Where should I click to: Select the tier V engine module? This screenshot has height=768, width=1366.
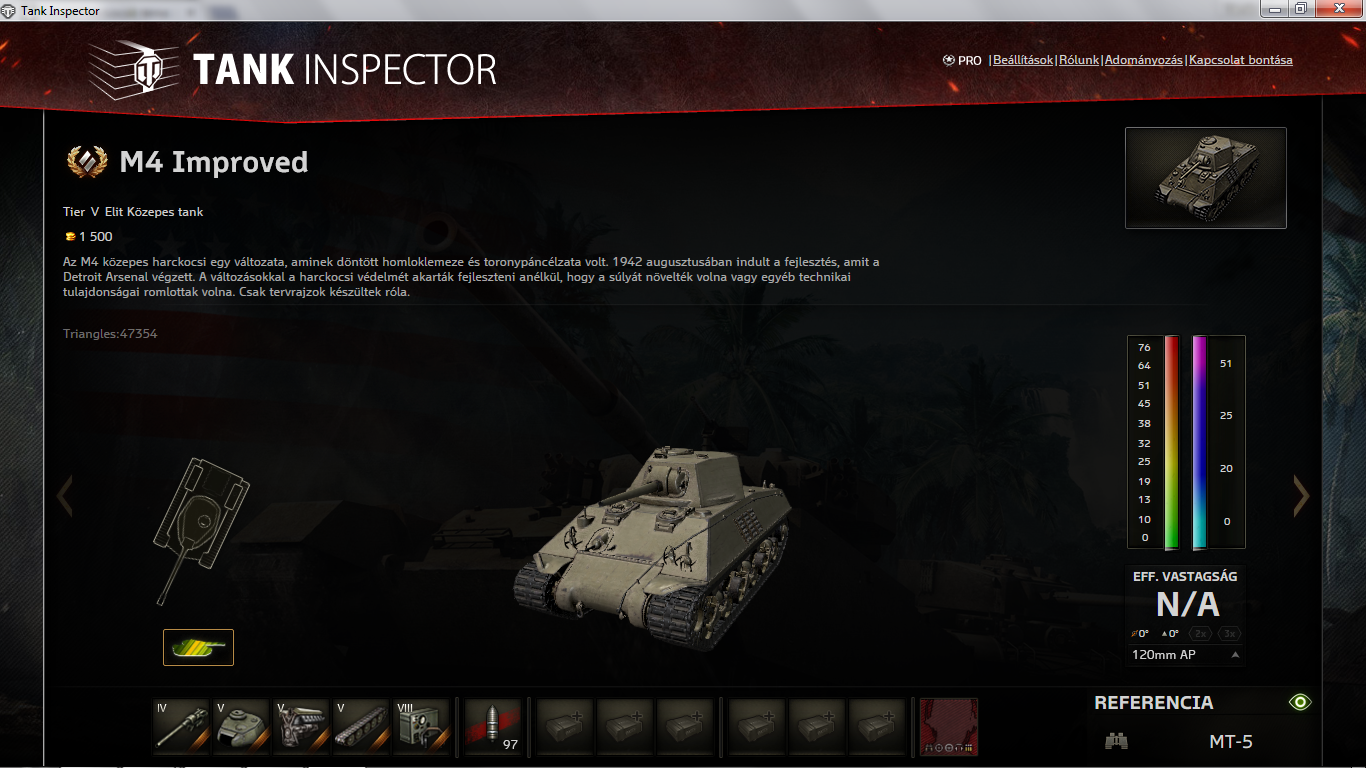tap(301, 726)
